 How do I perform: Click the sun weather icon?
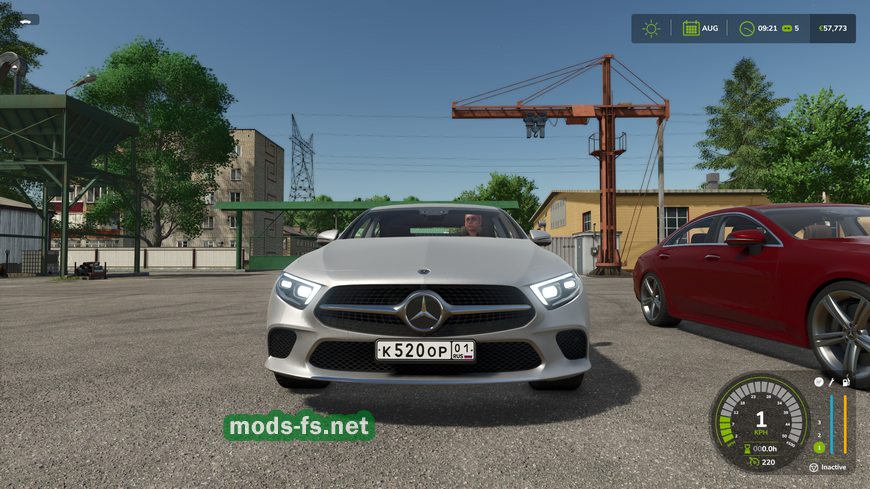pos(651,28)
